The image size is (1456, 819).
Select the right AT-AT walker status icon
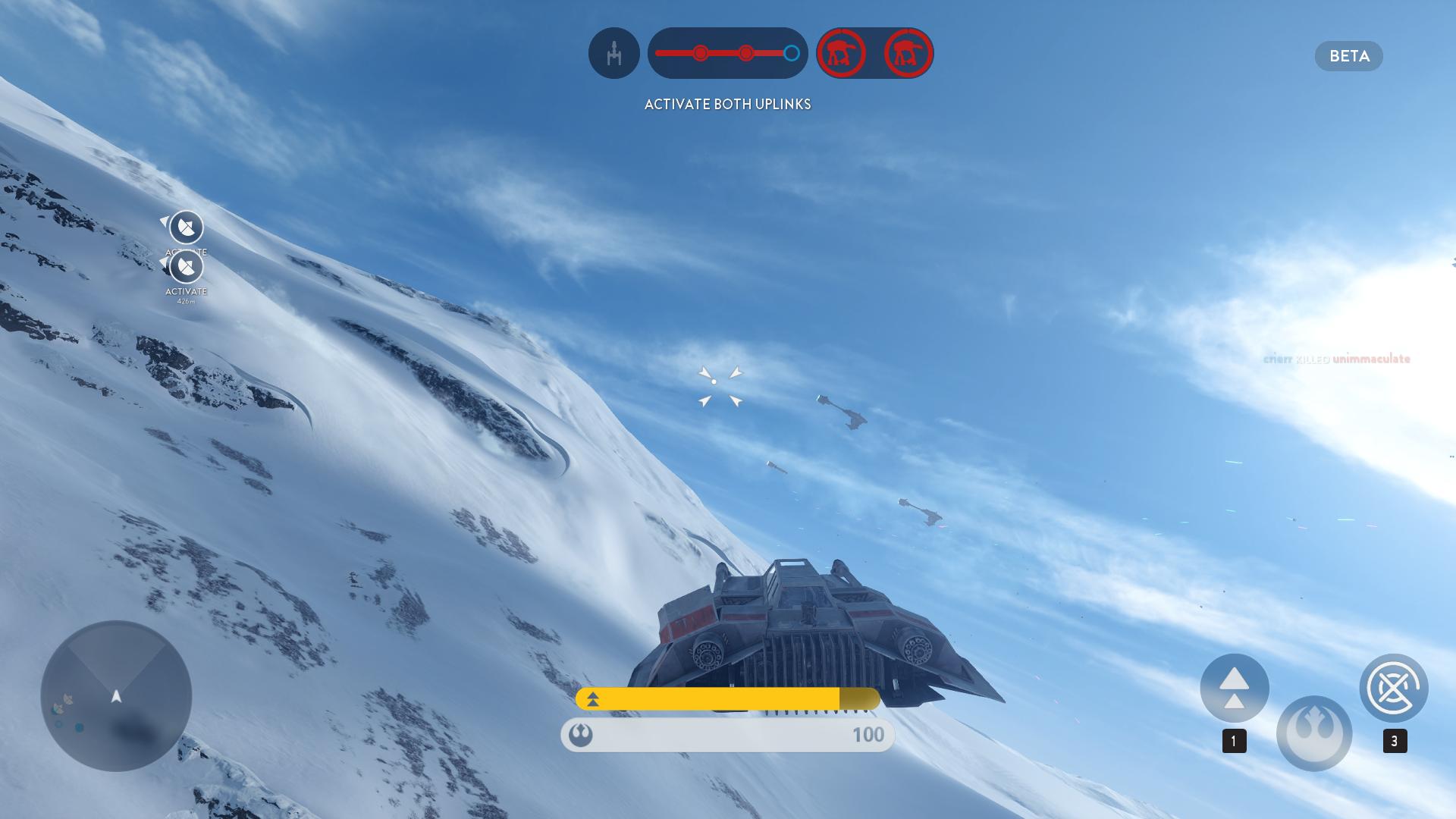tap(908, 53)
